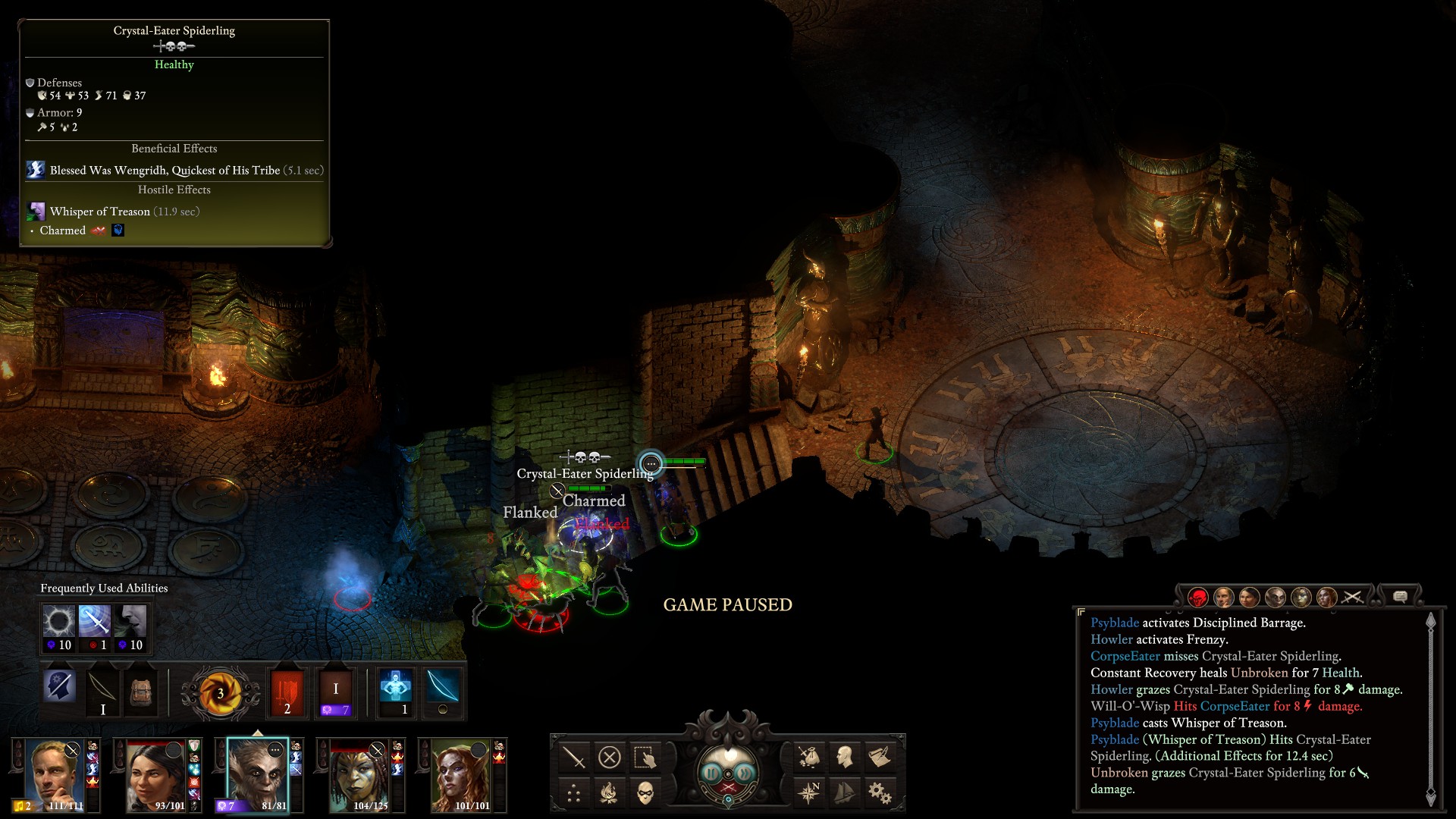Toggle fast speed with the double-arrow button

click(745, 773)
